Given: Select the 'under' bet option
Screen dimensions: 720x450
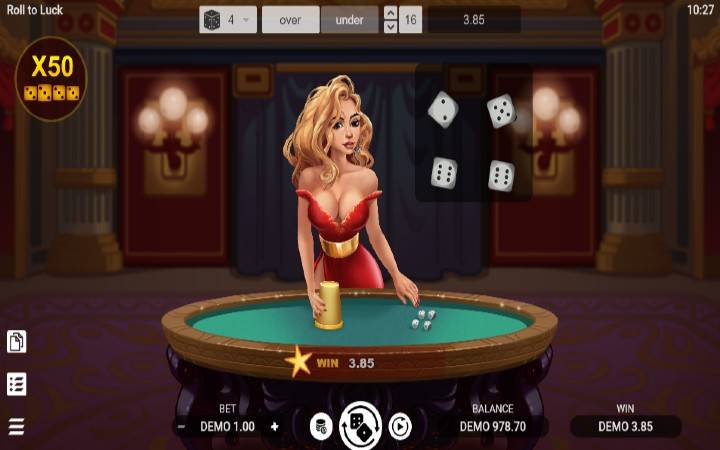Looking at the screenshot, I should tap(350, 19).
